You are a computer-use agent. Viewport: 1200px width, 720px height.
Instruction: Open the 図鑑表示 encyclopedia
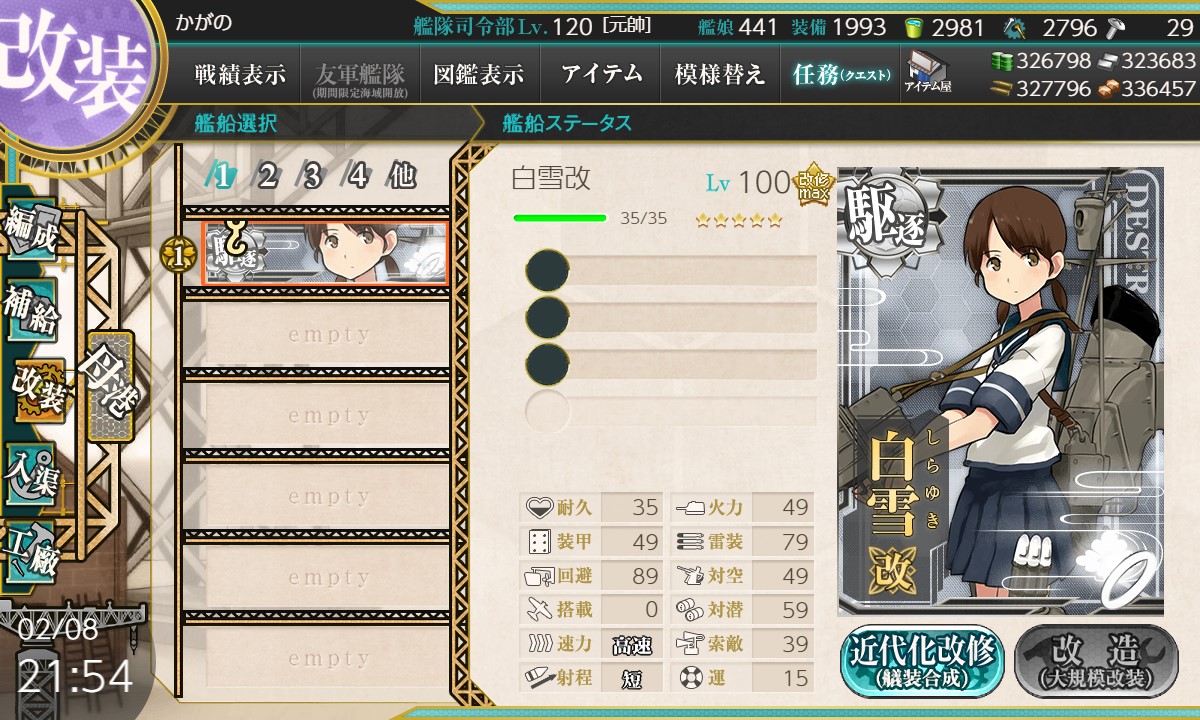[x=479, y=74]
